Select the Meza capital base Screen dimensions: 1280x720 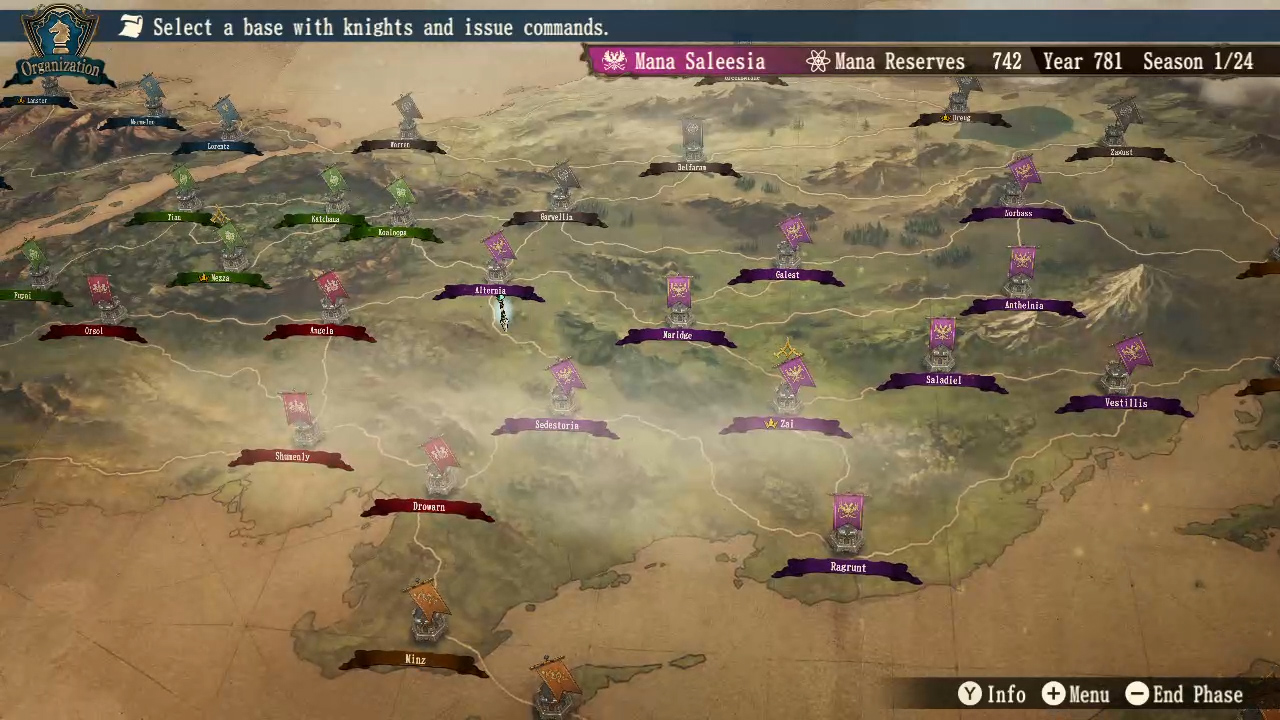pos(219,278)
